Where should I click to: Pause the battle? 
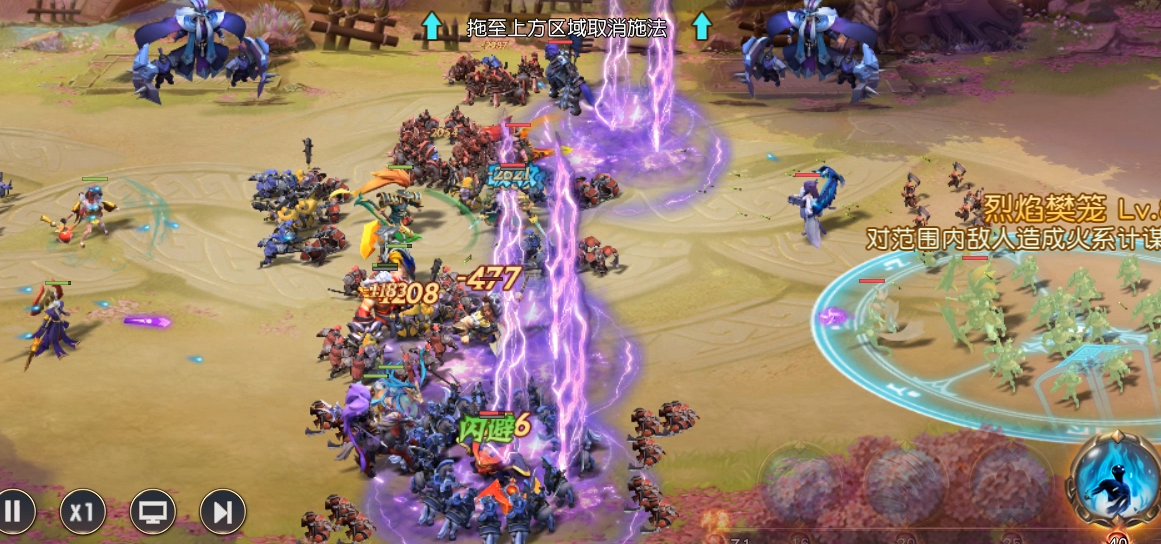(x=14, y=512)
